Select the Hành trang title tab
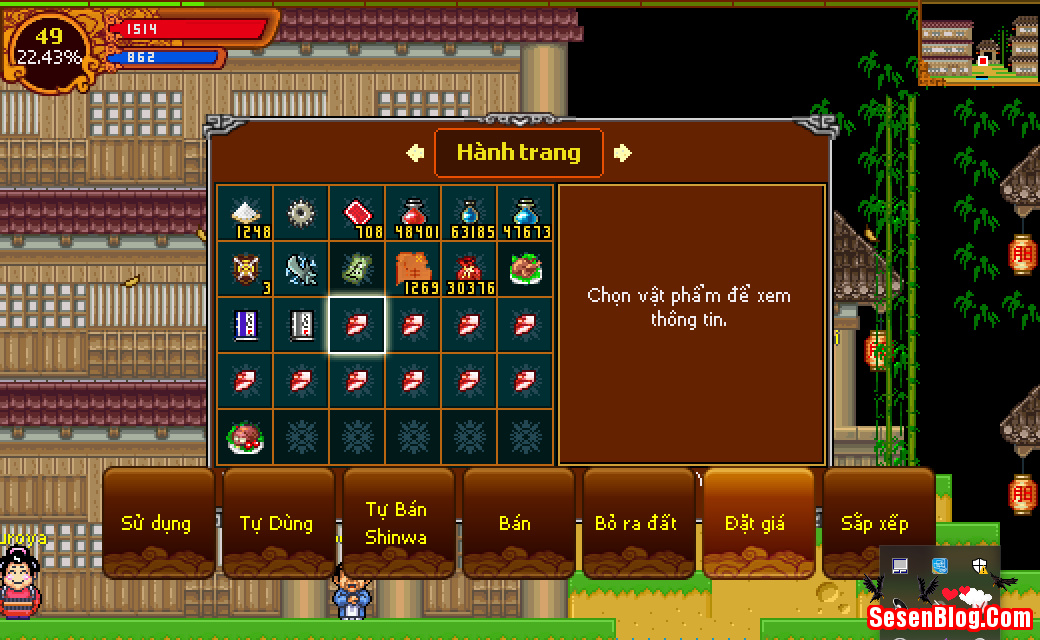The width and height of the screenshot is (1040, 640). pyautogui.click(x=518, y=153)
